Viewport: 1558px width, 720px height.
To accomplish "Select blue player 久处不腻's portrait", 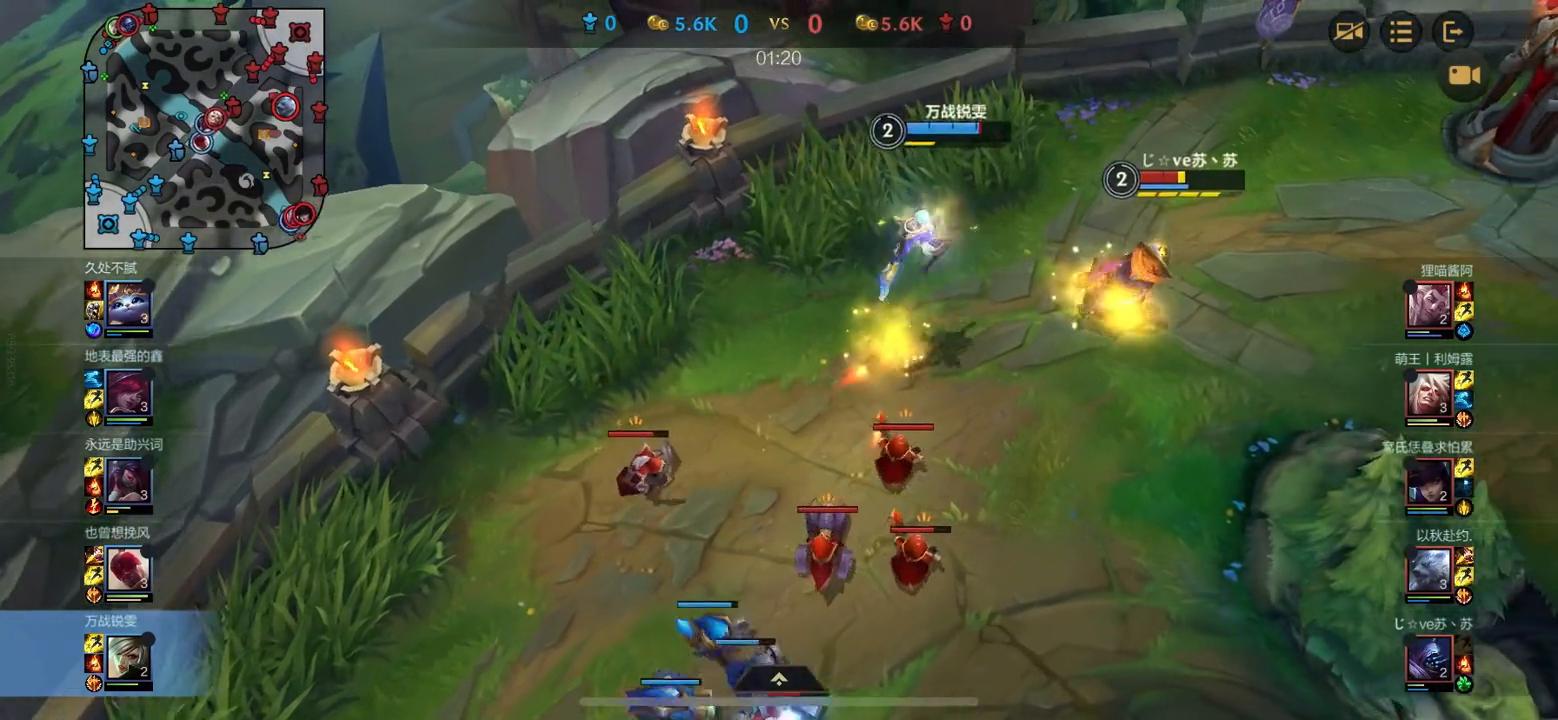I will pyautogui.click(x=129, y=305).
